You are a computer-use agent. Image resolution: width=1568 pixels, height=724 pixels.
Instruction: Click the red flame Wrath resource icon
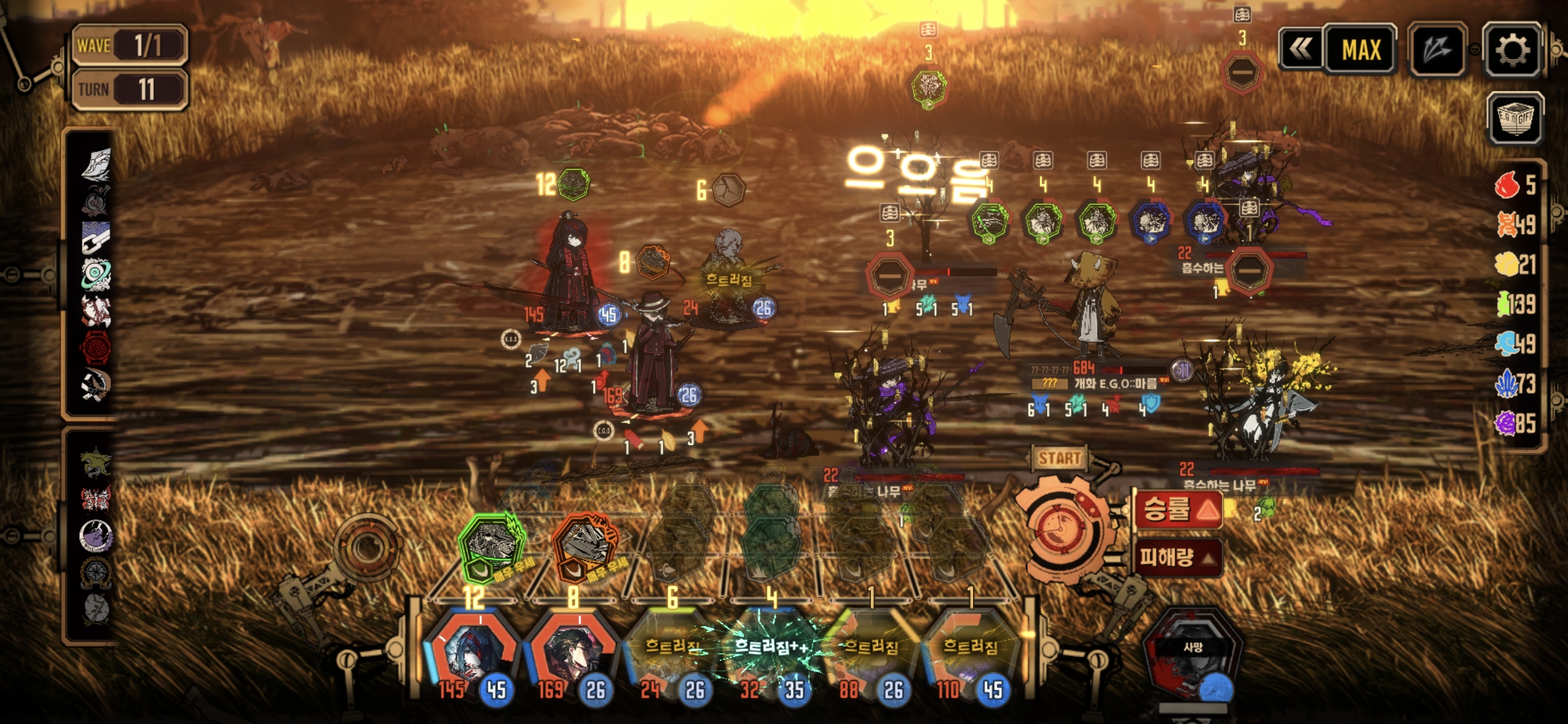pos(1508,184)
